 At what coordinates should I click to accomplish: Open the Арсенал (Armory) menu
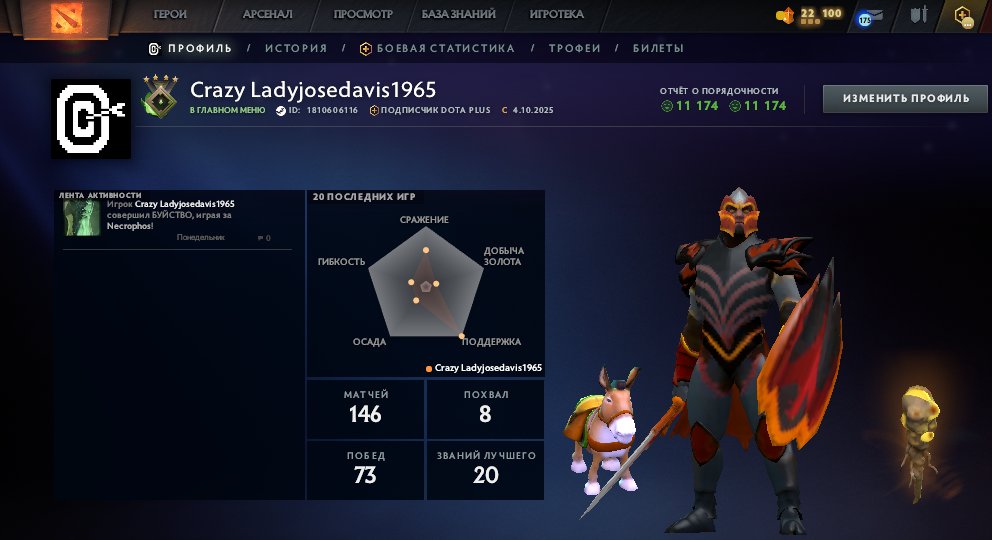268,15
